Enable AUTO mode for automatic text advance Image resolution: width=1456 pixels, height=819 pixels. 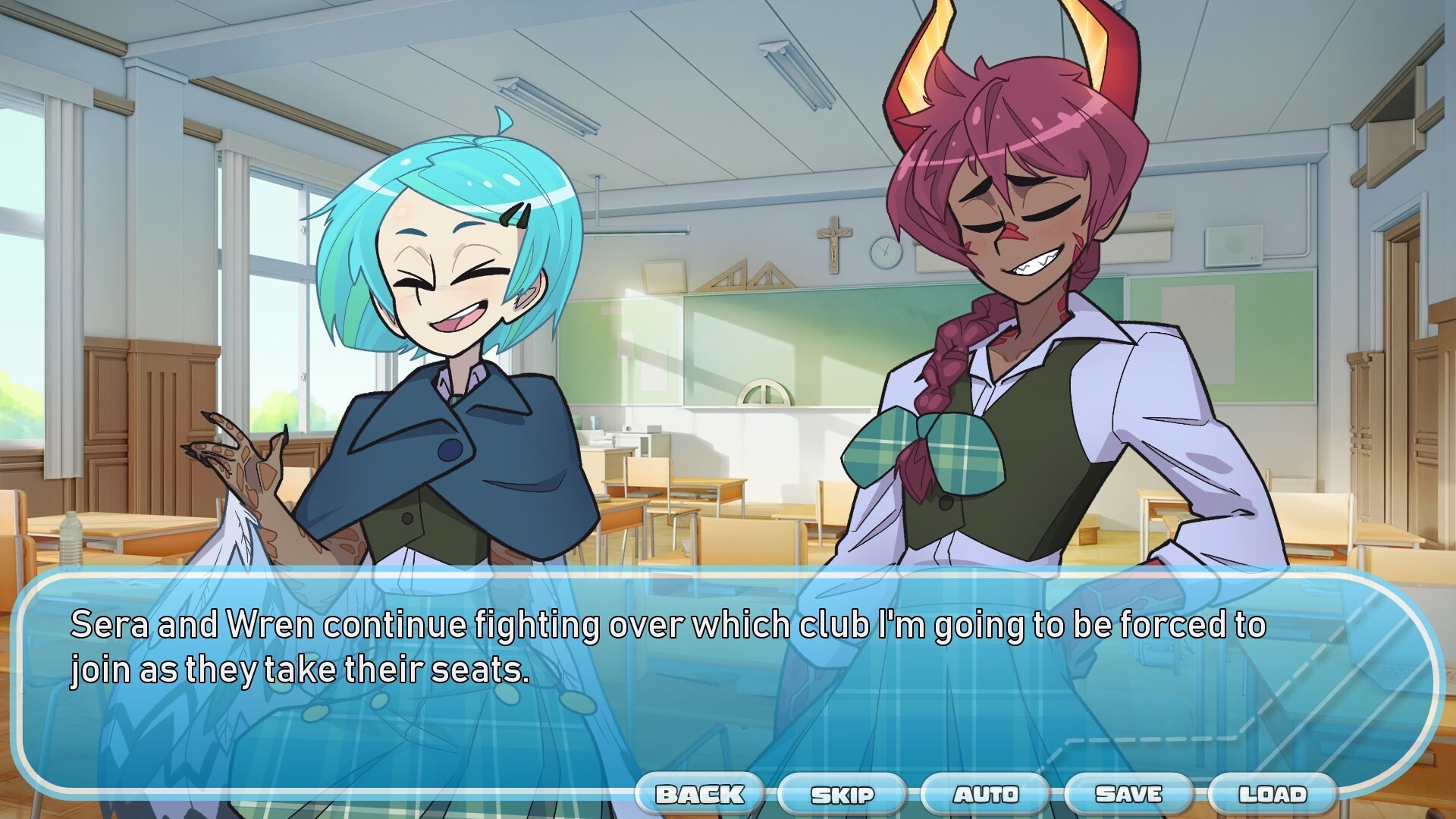(x=984, y=795)
